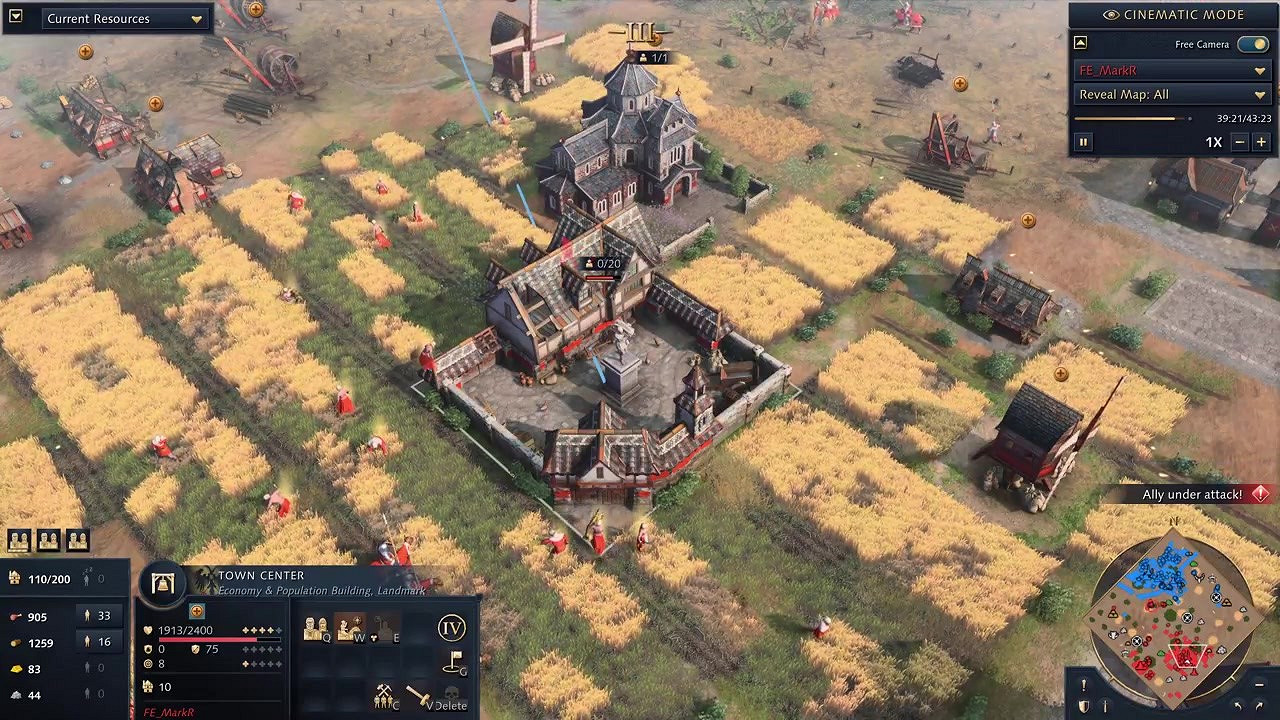The height and width of the screenshot is (720, 1280).
Task: Decrease playback speed with minus button
Action: tap(1240, 141)
